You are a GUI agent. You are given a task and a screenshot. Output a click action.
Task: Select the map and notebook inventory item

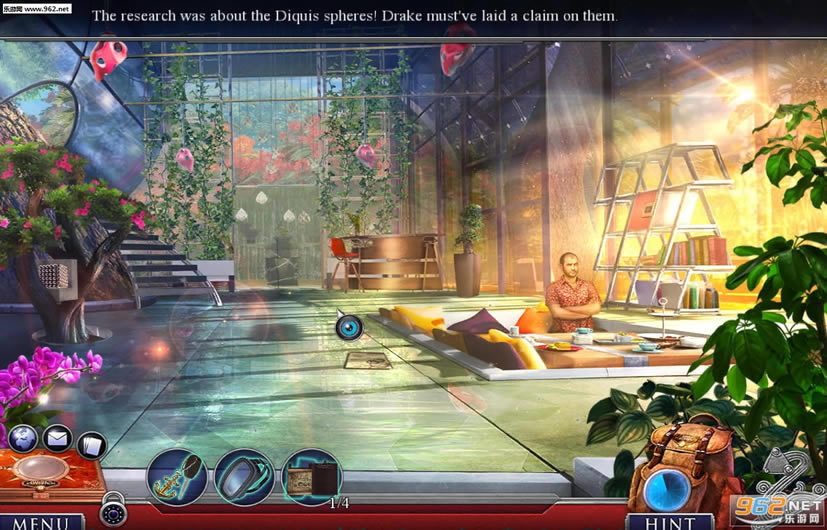pos(312,476)
